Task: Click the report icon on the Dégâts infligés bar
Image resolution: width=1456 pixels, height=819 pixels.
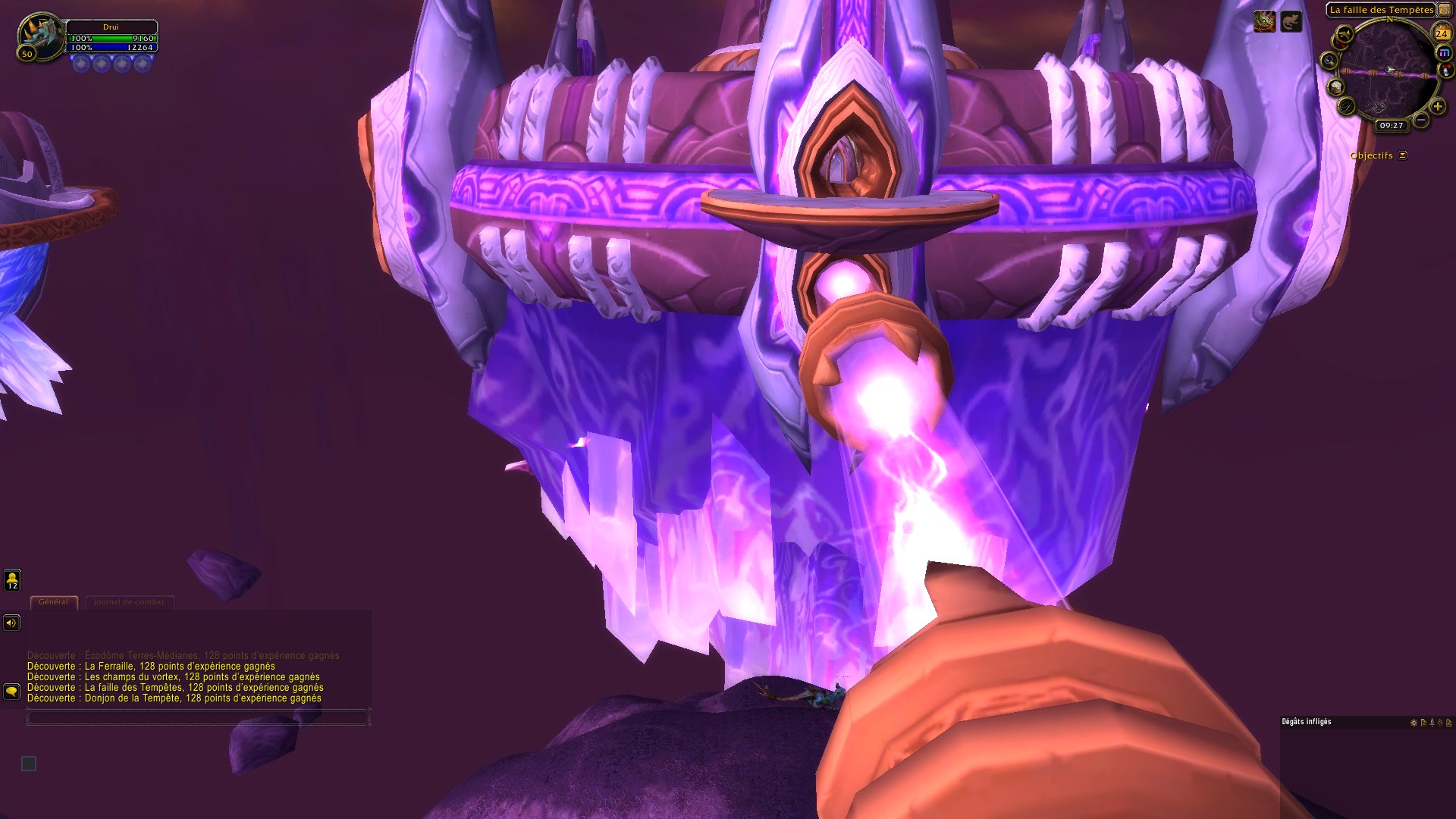Action: [x=1423, y=723]
